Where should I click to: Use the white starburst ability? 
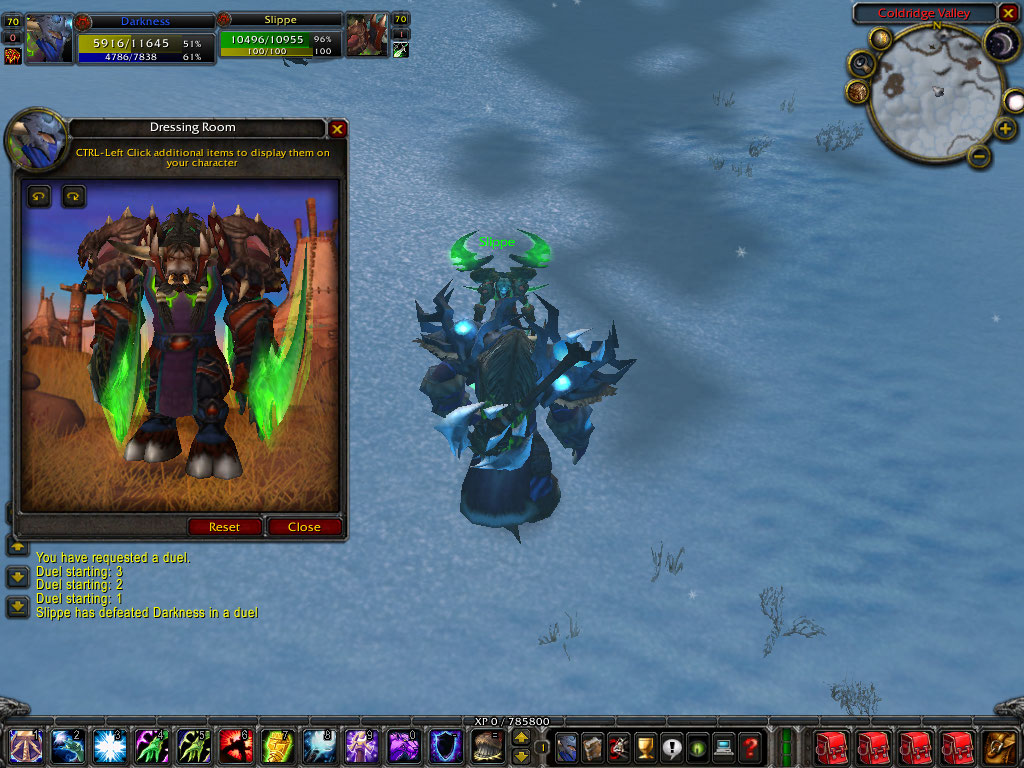pyautogui.click(x=110, y=746)
